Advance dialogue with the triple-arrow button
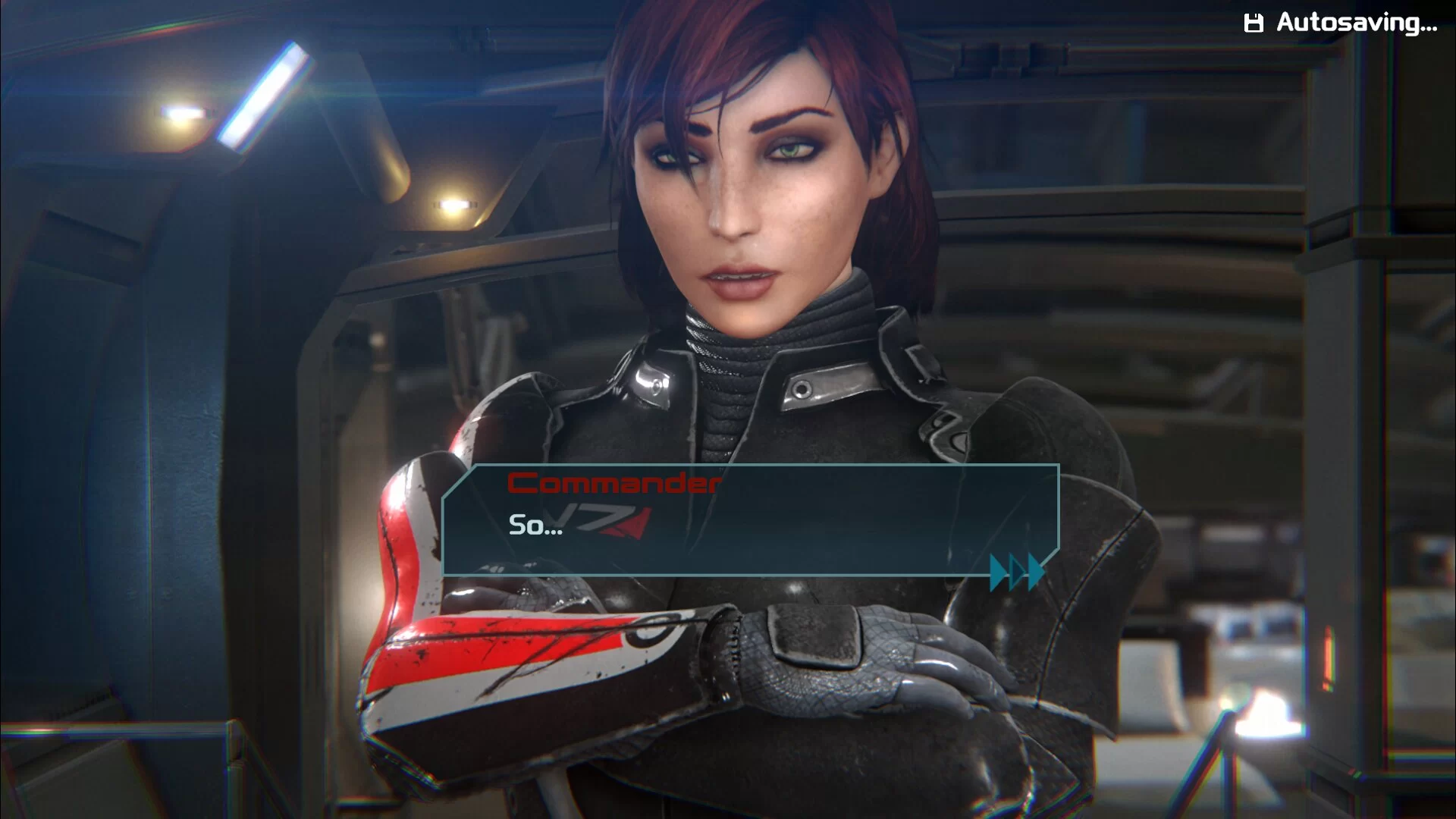1456x819 pixels. (x=1017, y=571)
